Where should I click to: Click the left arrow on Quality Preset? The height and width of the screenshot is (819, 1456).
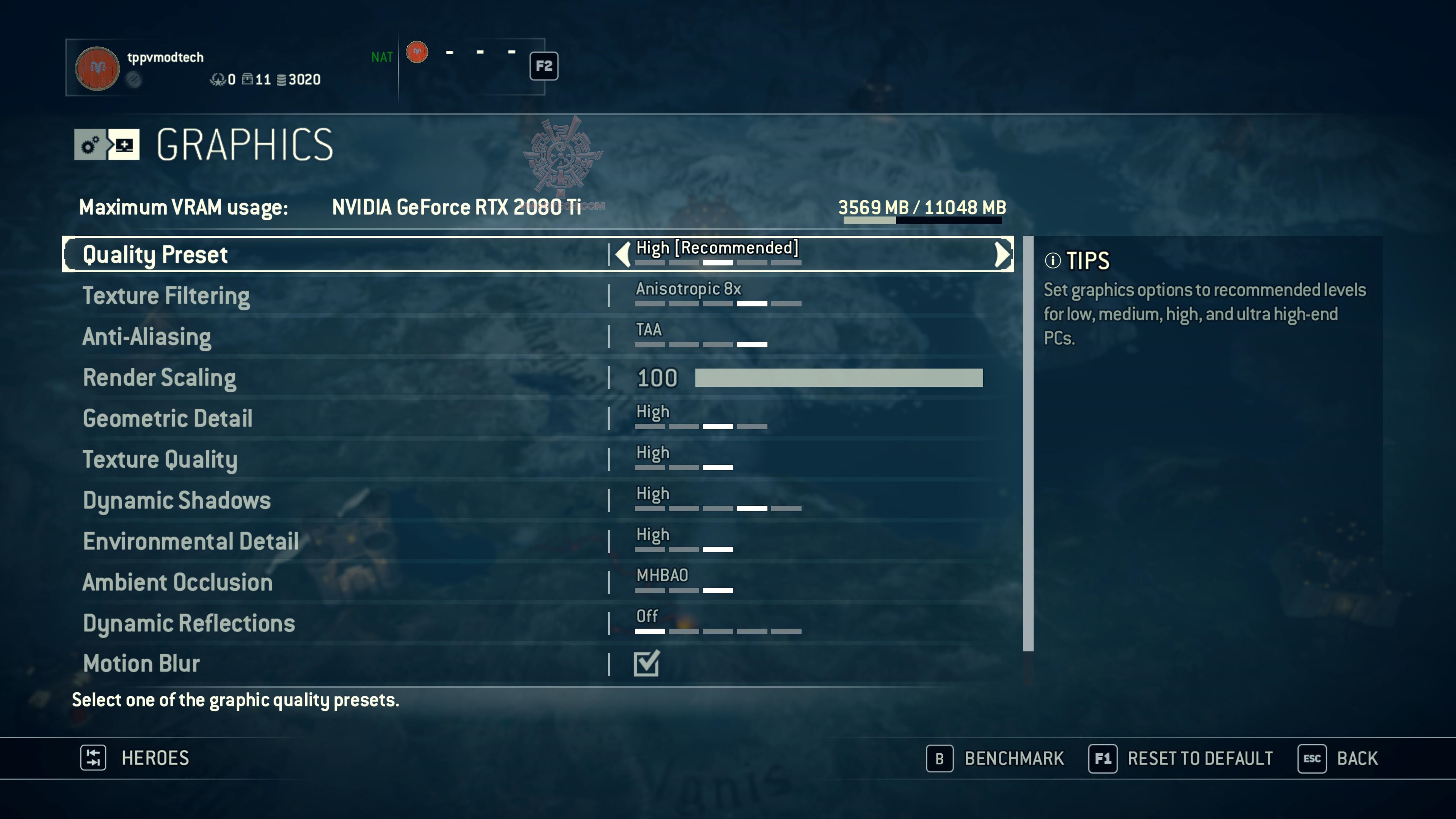click(622, 254)
